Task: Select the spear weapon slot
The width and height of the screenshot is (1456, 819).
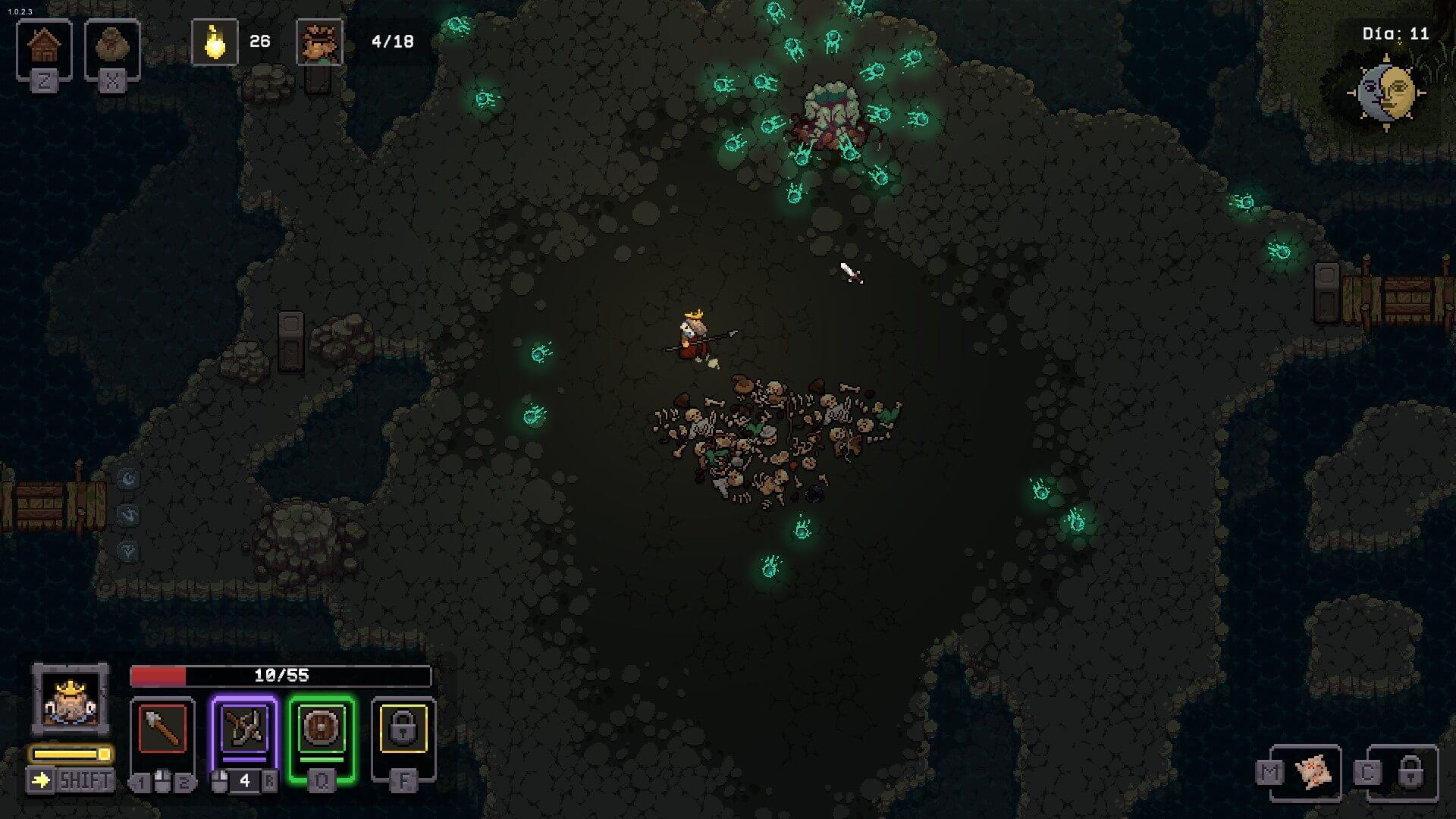Action: pyautogui.click(x=162, y=728)
